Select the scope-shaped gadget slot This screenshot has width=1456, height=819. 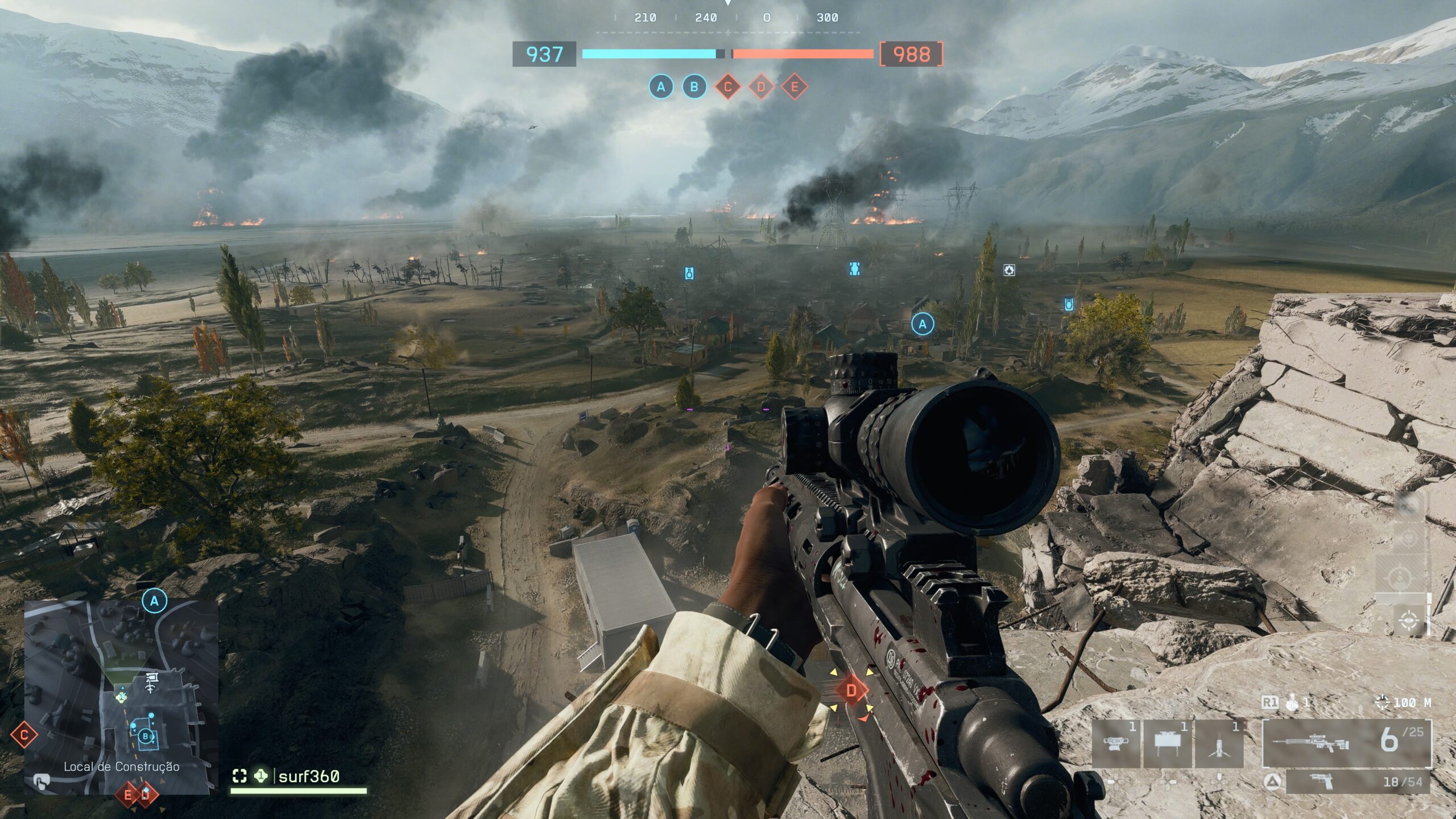pos(1115,743)
